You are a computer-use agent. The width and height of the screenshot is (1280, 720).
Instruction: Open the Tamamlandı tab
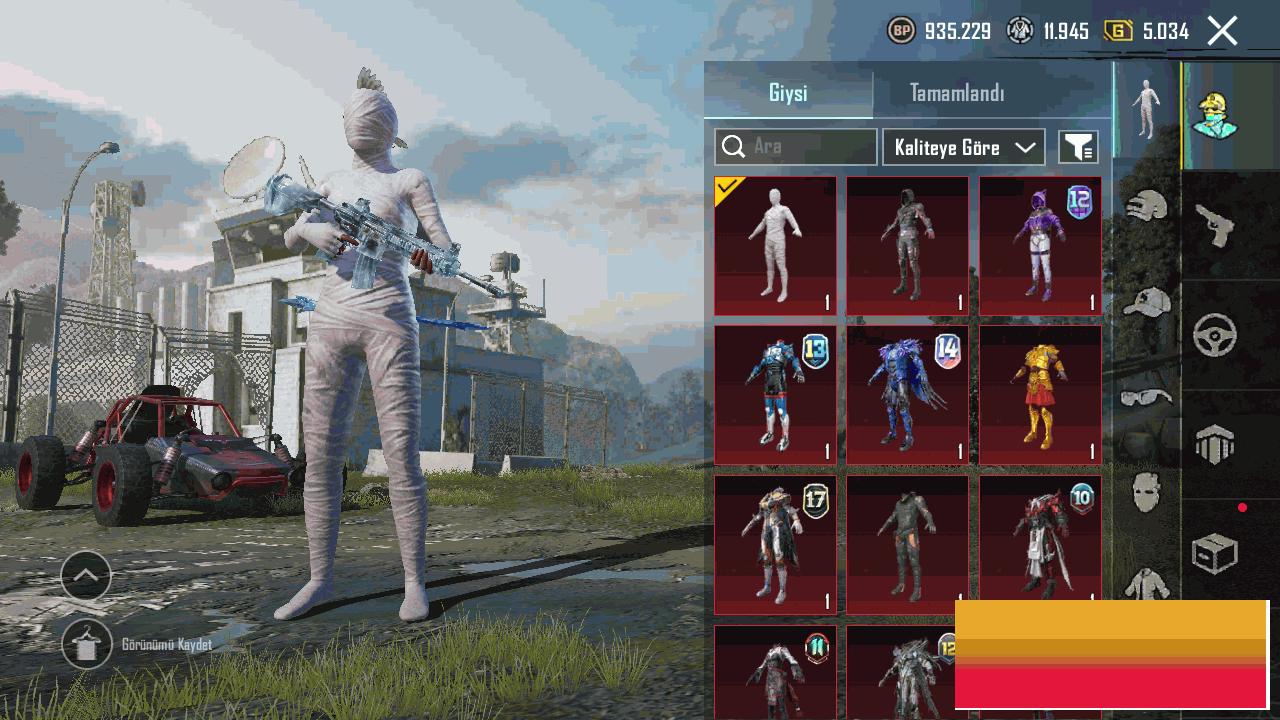[x=957, y=93]
